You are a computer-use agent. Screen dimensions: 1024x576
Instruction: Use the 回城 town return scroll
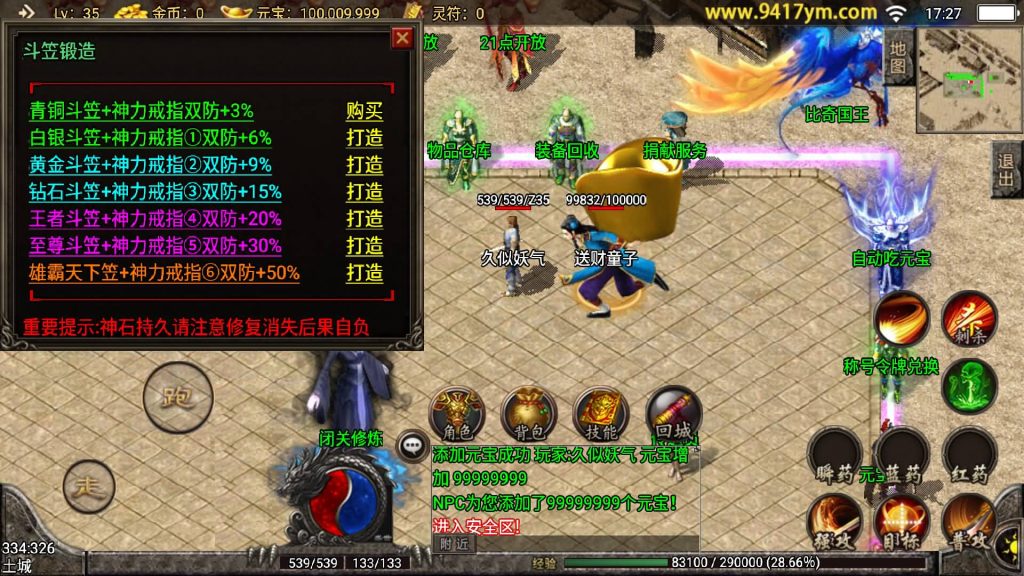click(673, 414)
